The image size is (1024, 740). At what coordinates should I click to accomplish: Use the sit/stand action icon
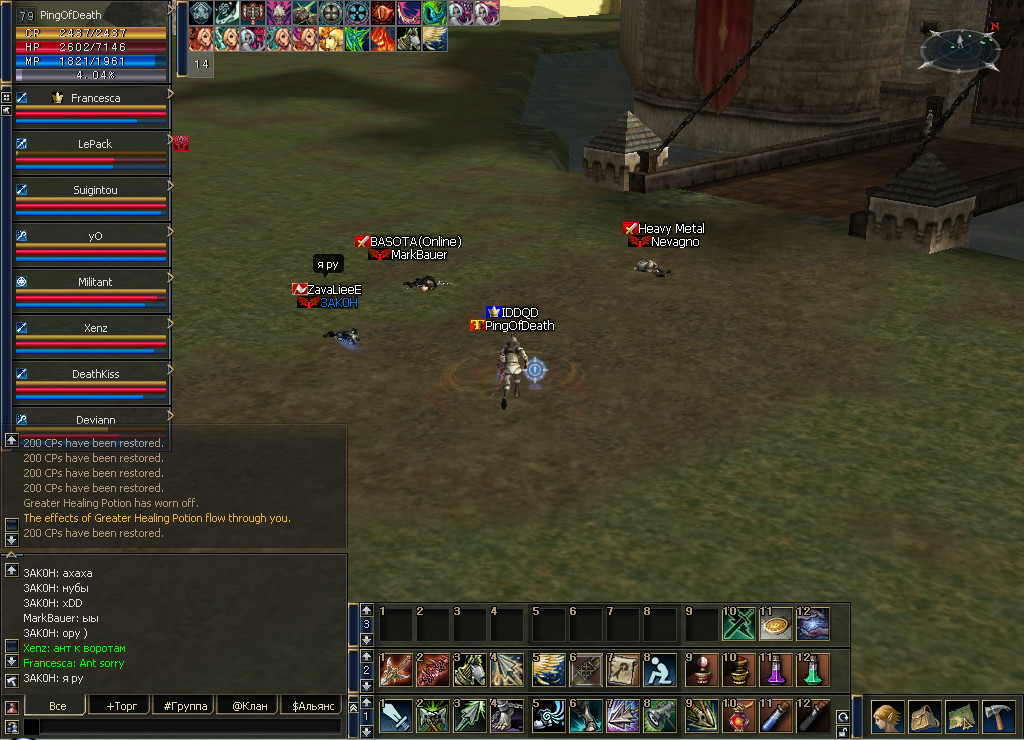pyautogui.click(x=660, y=669)
